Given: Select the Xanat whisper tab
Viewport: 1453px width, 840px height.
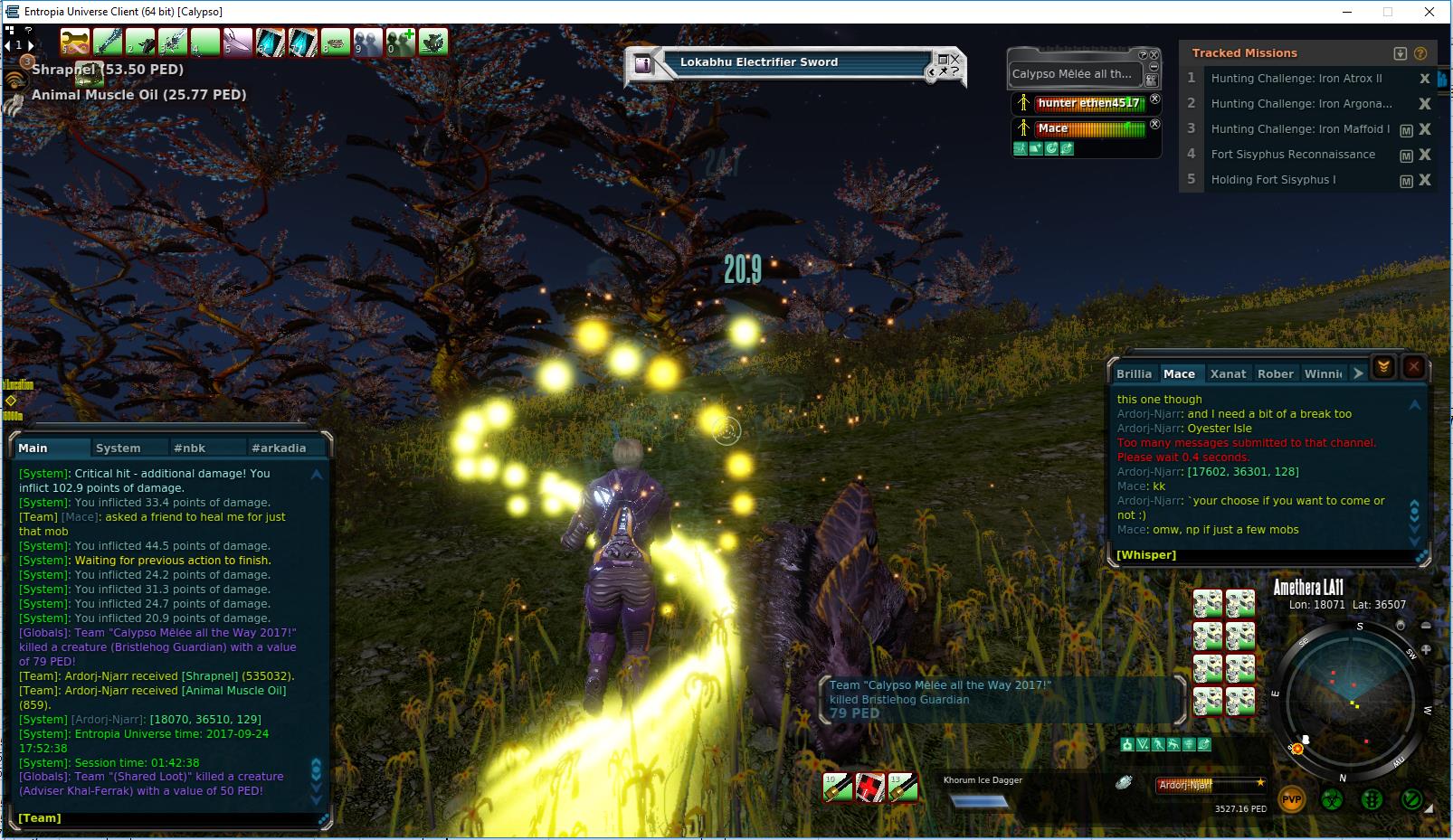Looking at the screenshot, I should click(x=1228, y=373).
